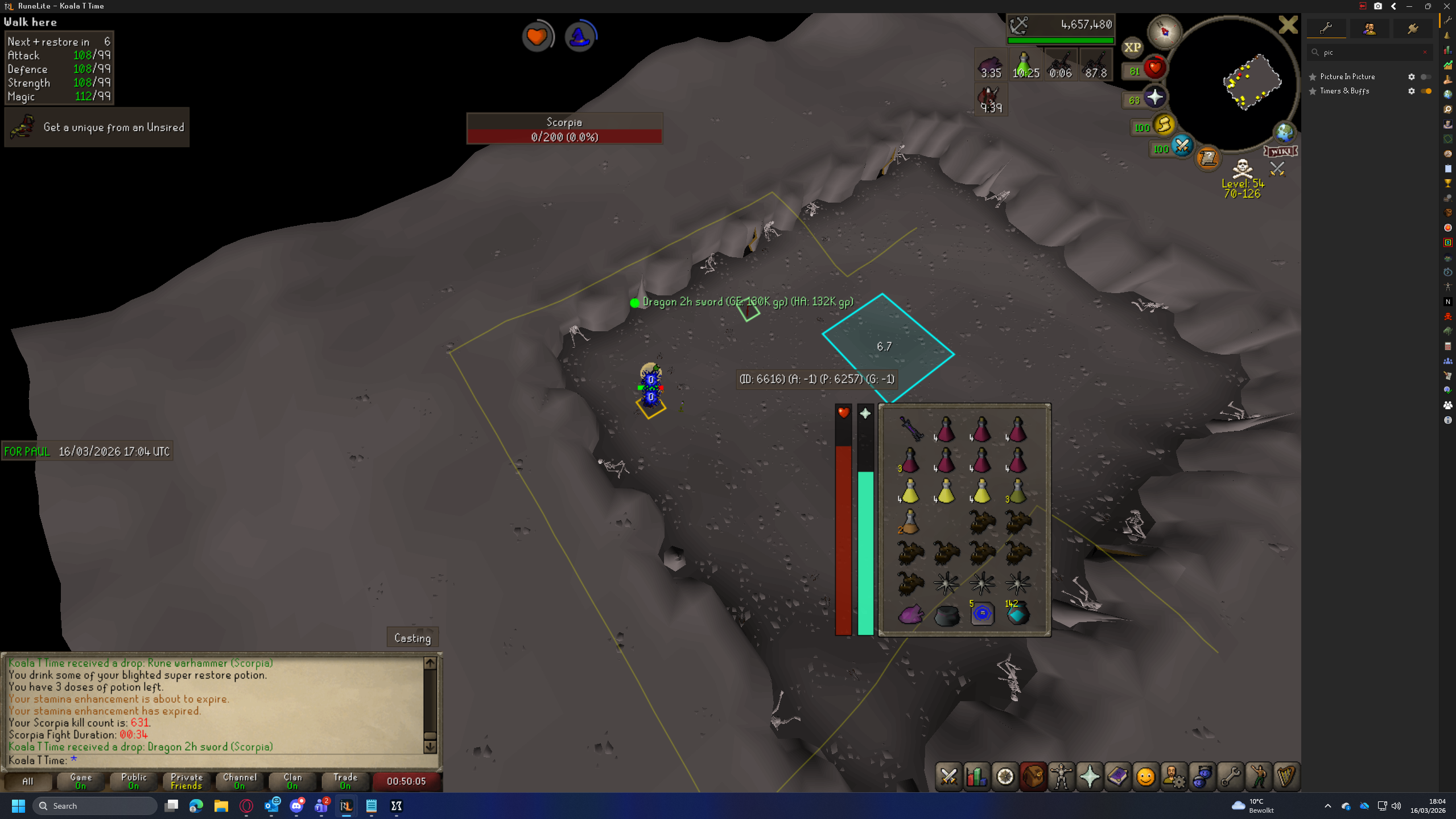1456x819 pixels.
Task: Toggle quick prayers with the prayer orb
Action: coord(1154,98)
